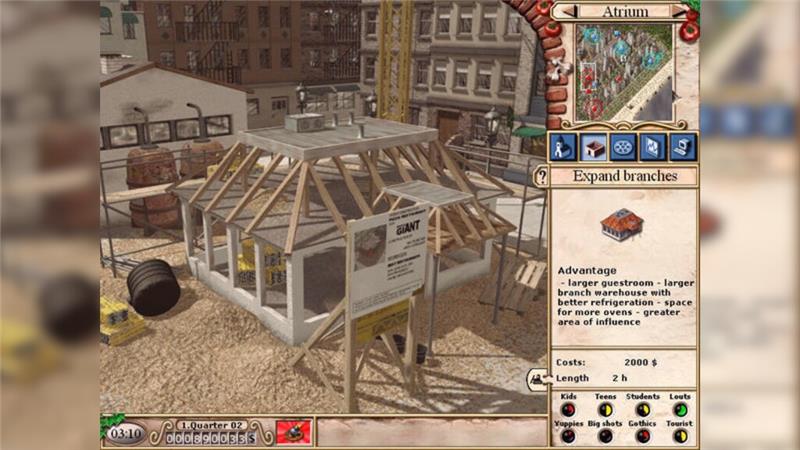The height and width of the screenshot is (450, 800).
Task: Click the side tab beside Length
Action: (538, 379)
